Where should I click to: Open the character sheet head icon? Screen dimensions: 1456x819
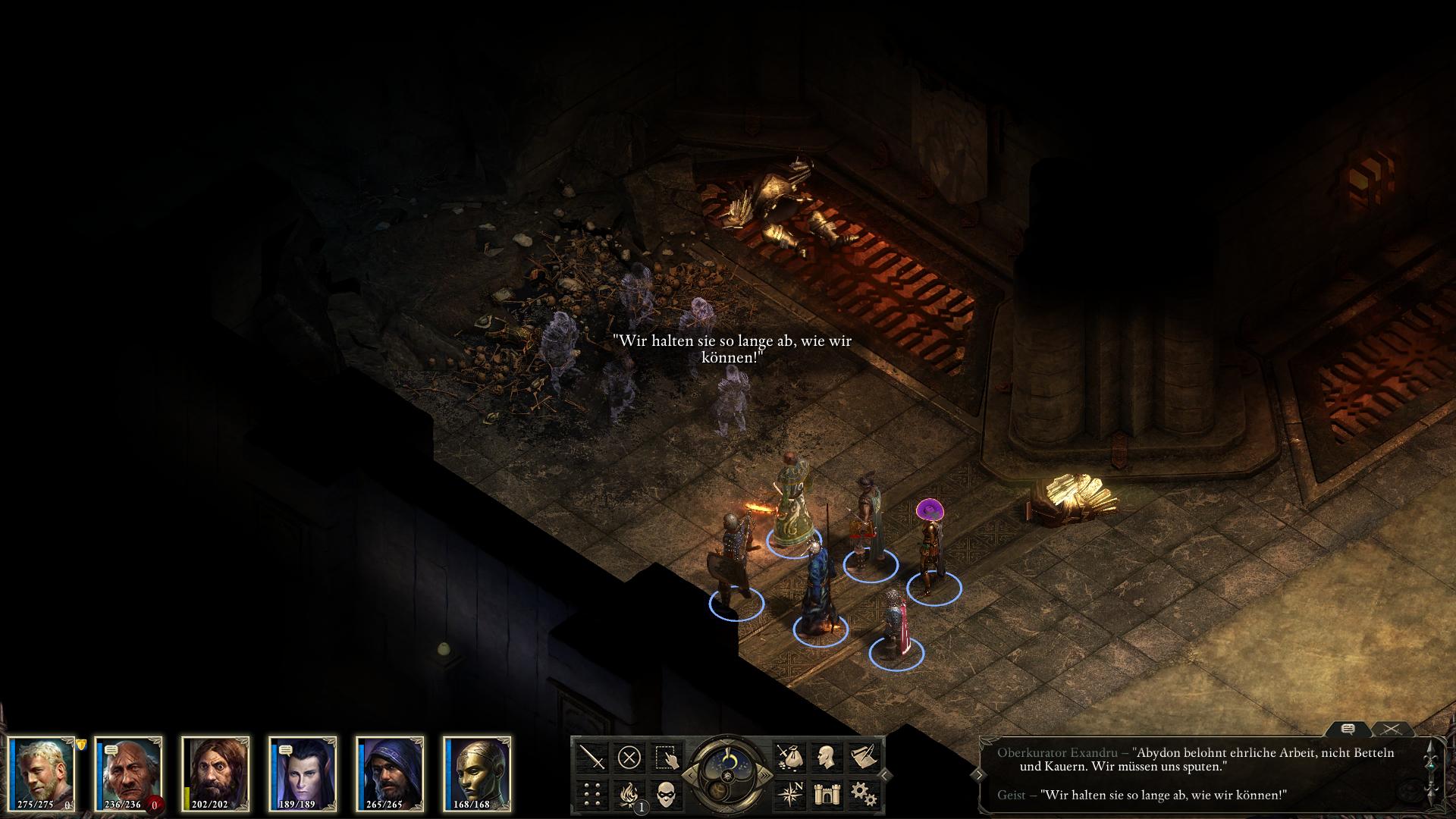pos(825,757)
